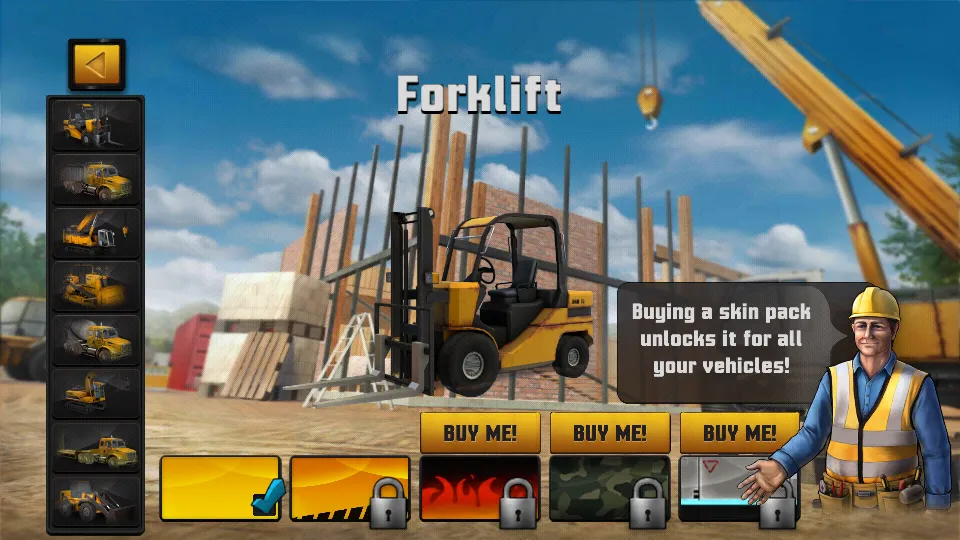Image resolution: width=960 pixels, height=540 pixels.
Task: Pick the locked green camouflage skin
Action: (x=610, y=488)
